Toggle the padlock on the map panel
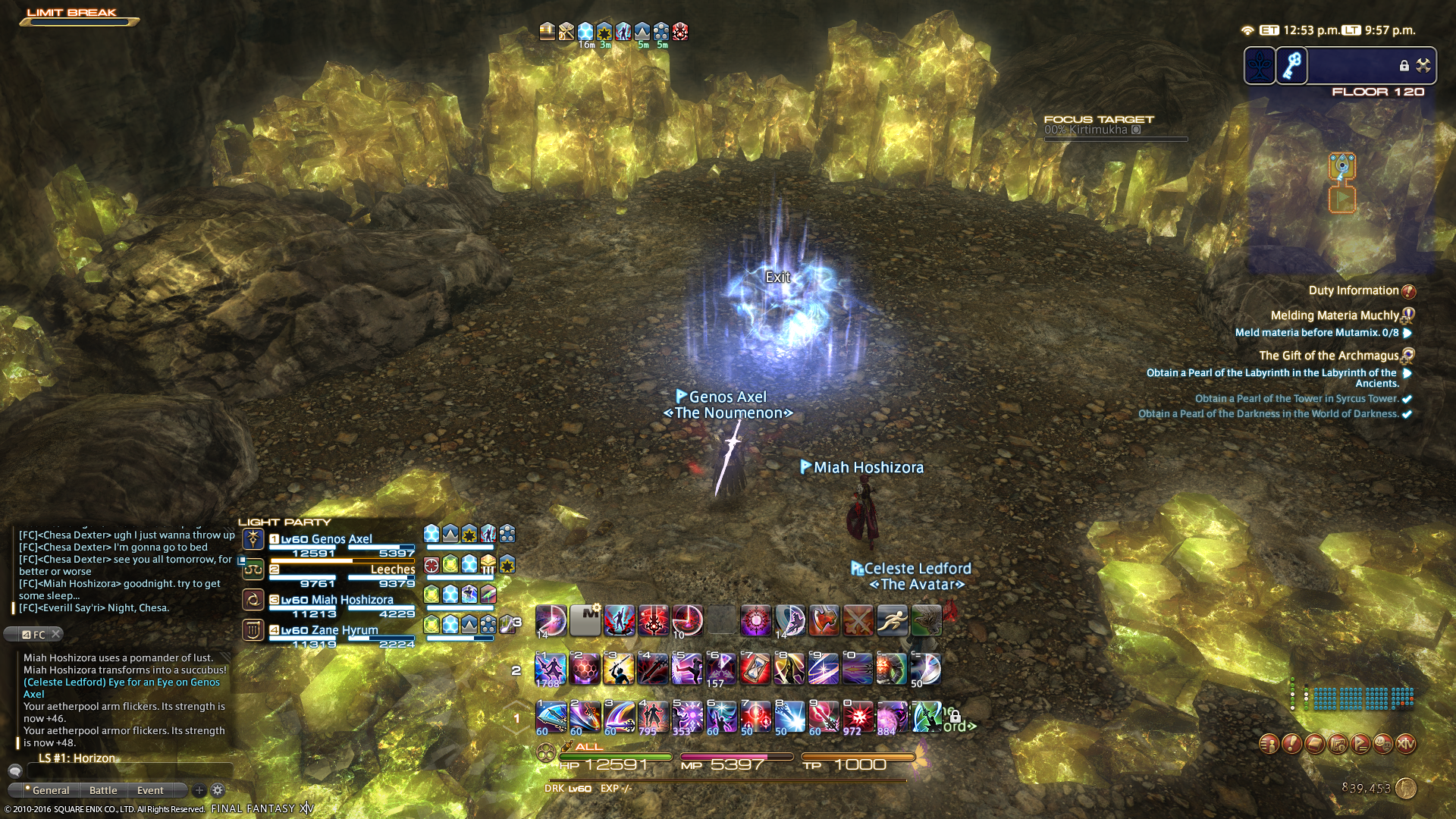The width and height of the screenshot is (1456, 819). click(1404, 67)
